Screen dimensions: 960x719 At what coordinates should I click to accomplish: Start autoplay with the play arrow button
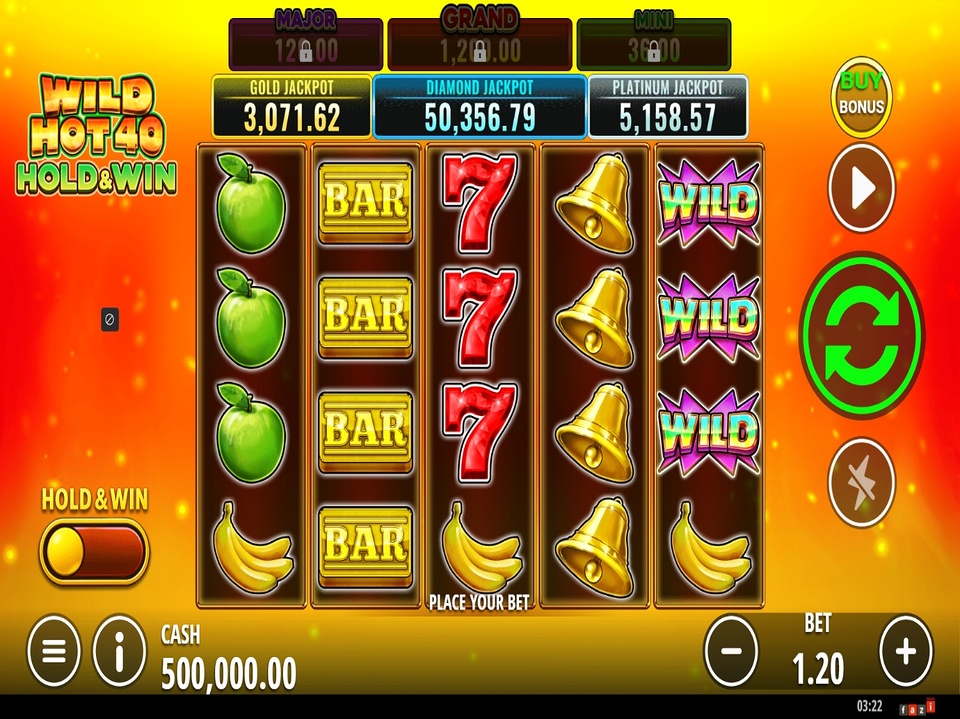click(861, 189)
